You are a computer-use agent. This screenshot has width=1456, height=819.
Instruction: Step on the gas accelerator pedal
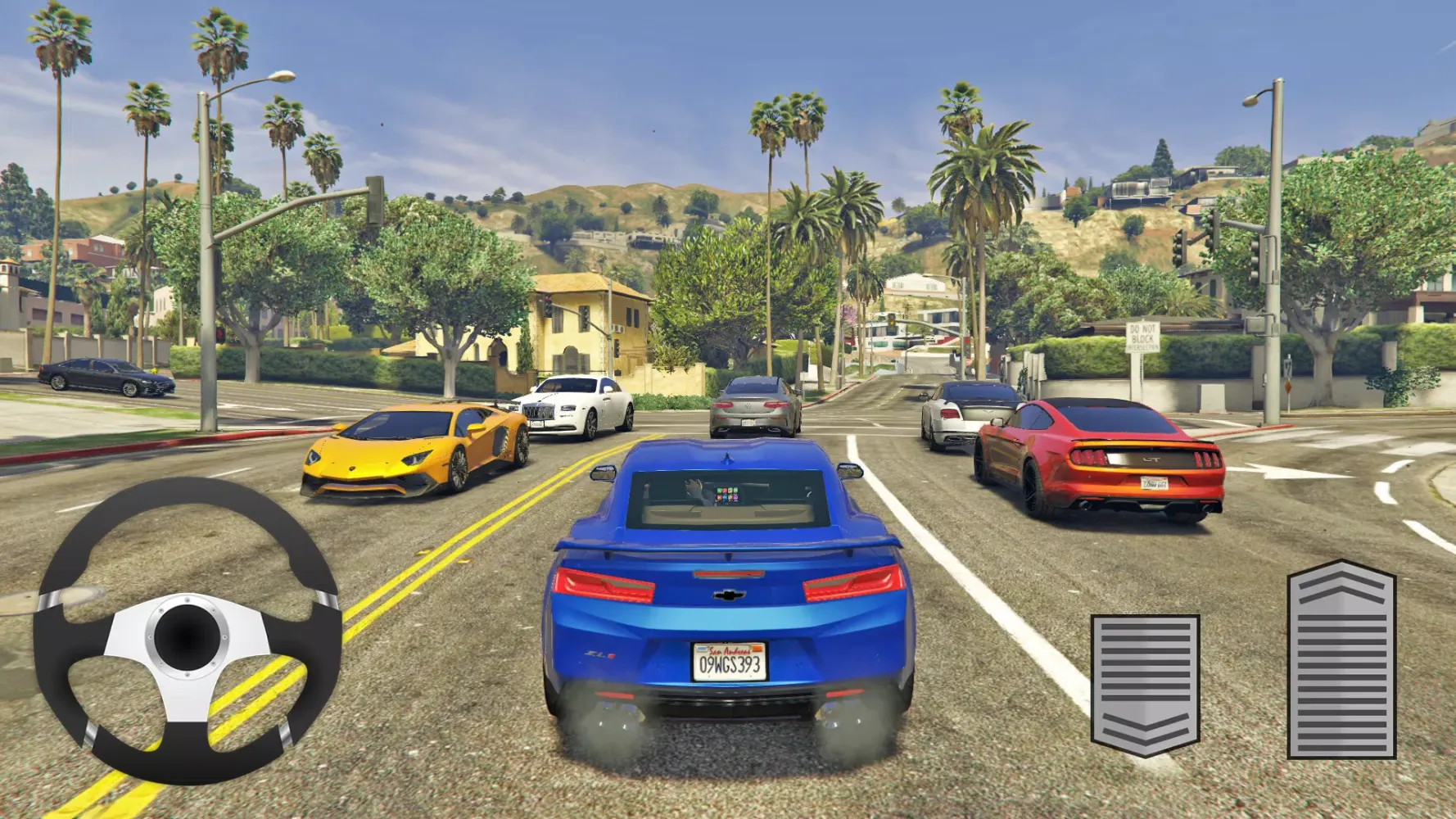coord(1341,660)
